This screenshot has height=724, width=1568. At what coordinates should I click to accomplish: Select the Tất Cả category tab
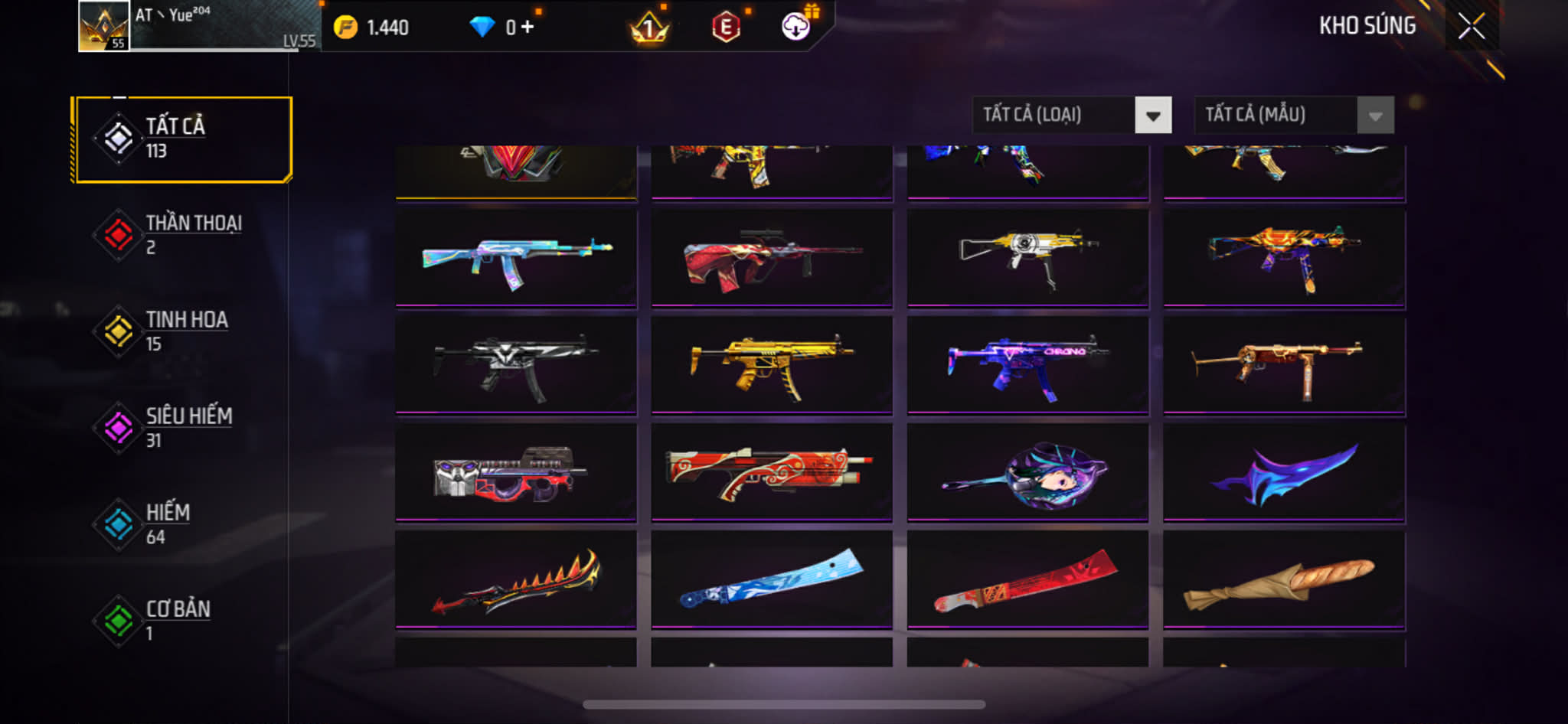click(x=183, y=139)
